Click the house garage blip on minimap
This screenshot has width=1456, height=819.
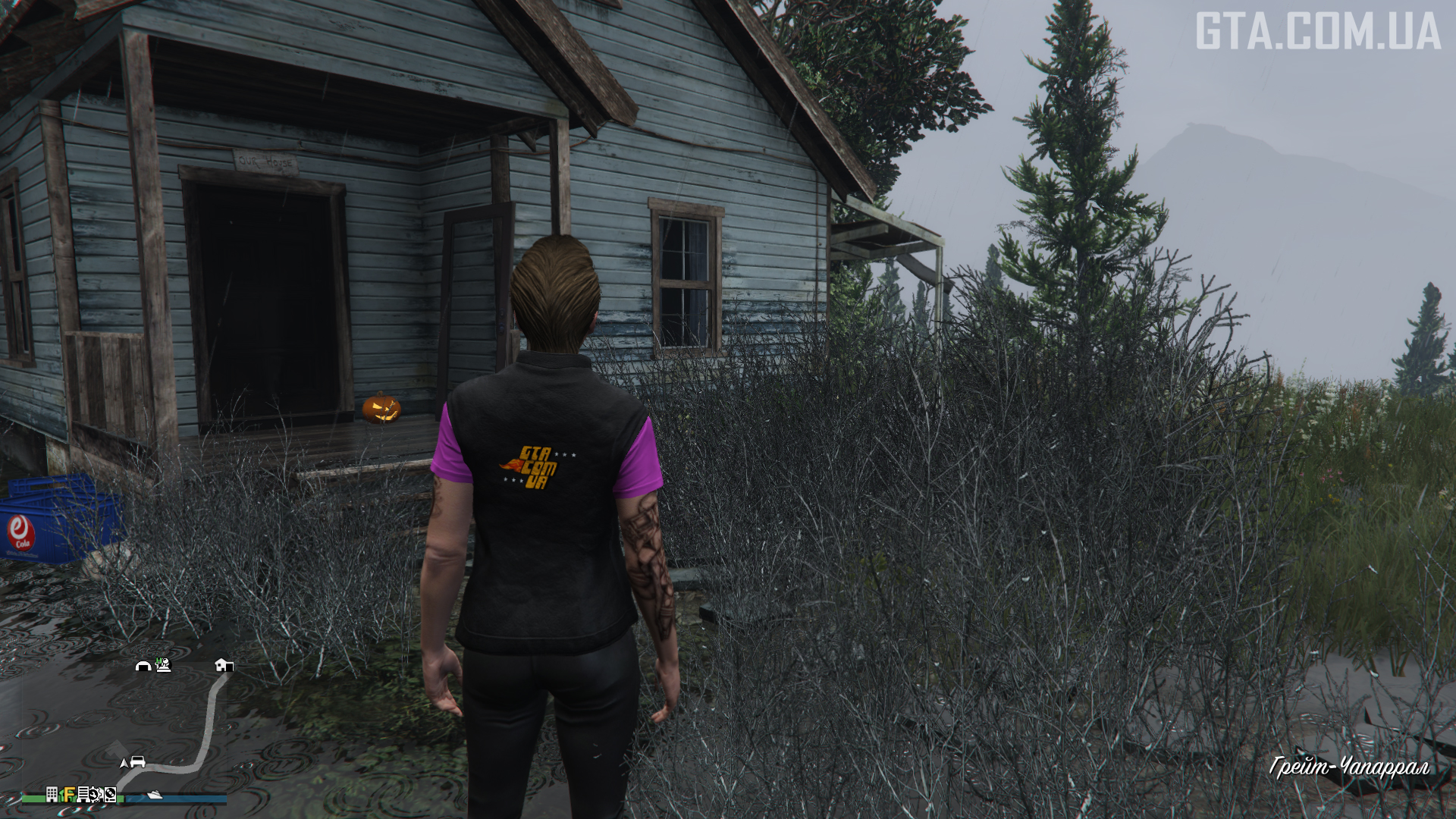click(224, 665)
